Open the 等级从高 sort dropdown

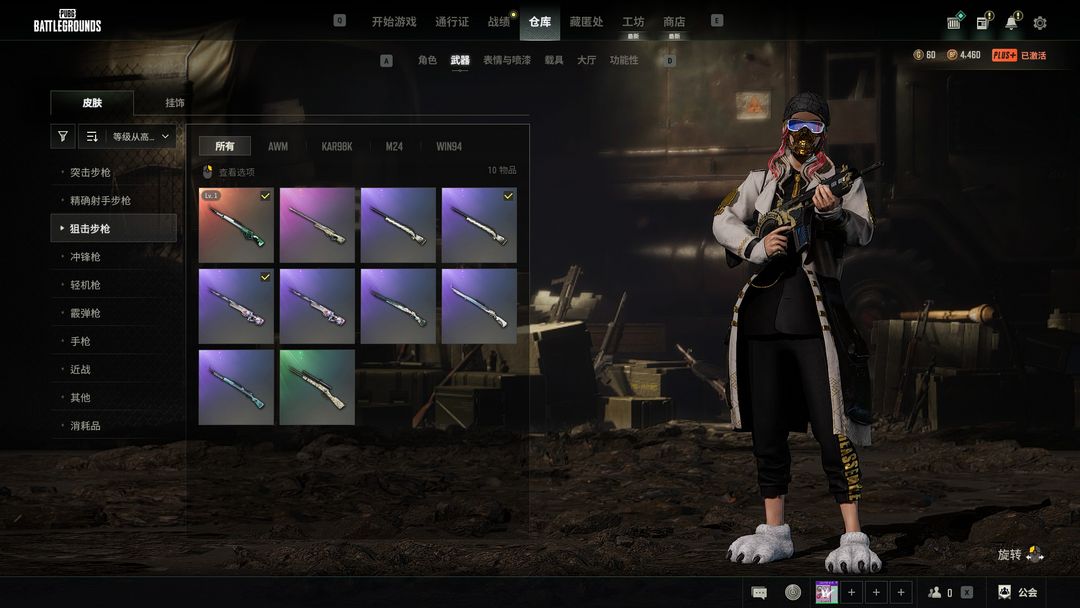(140, 137)
